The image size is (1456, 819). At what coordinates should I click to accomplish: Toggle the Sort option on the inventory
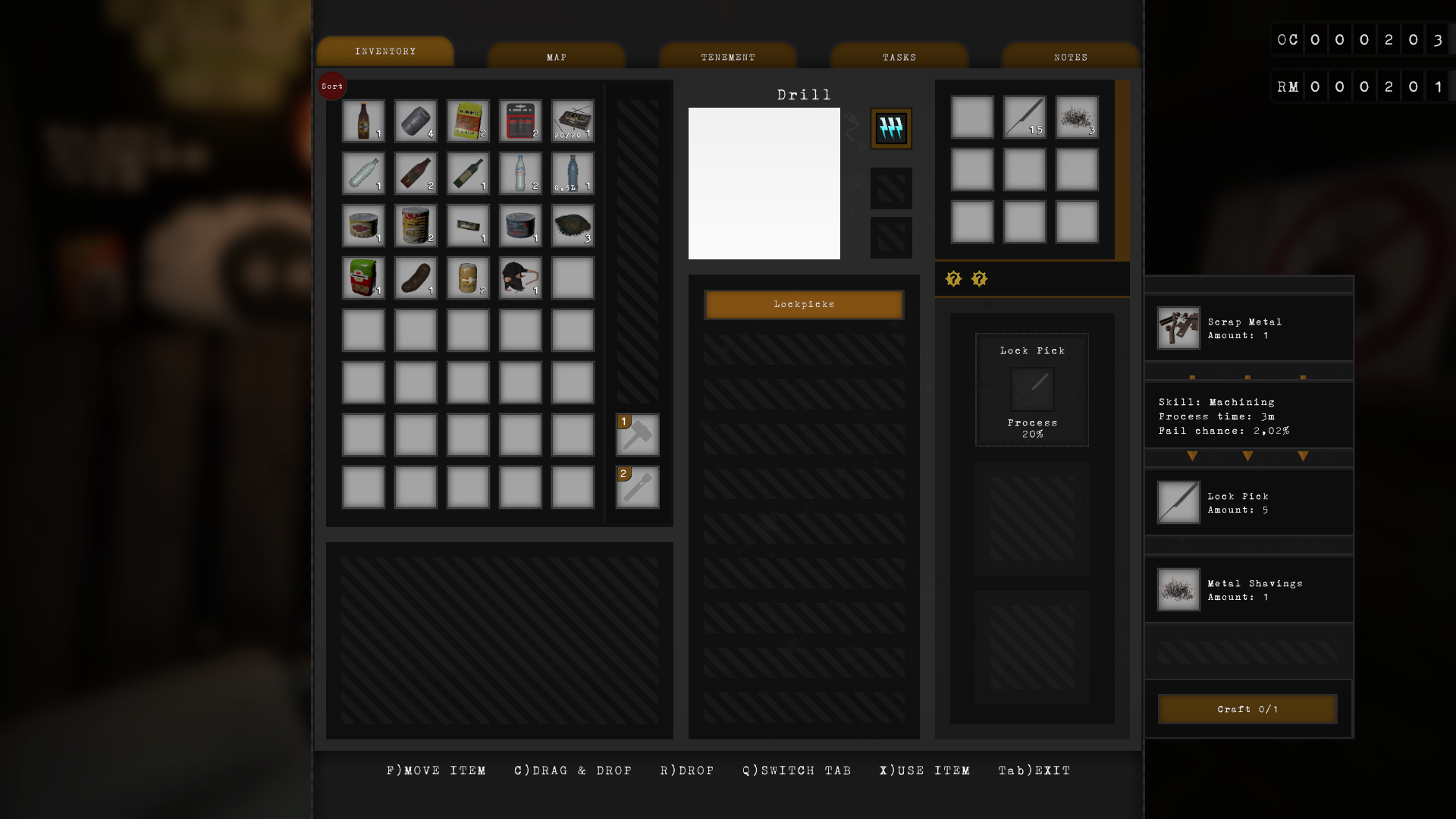[332, 86]
